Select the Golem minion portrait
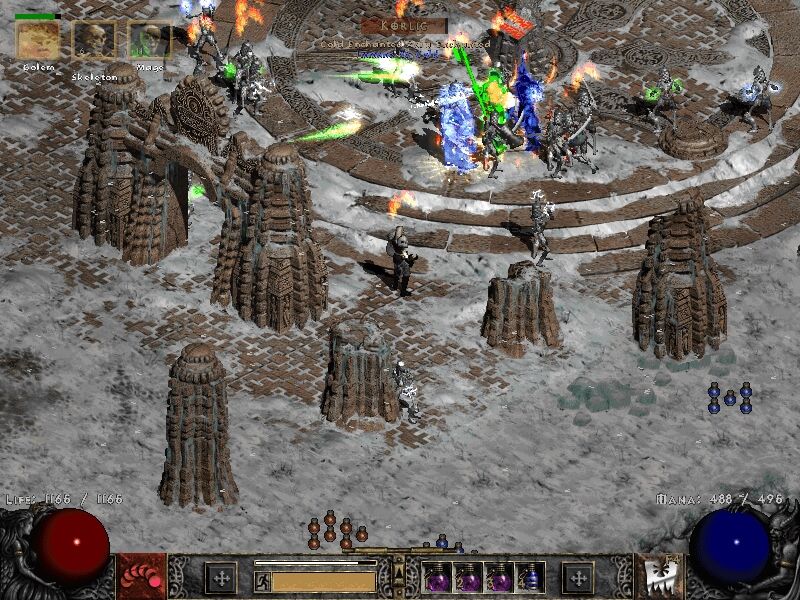This screenshot has width=800, height=600. click(38, 40)
